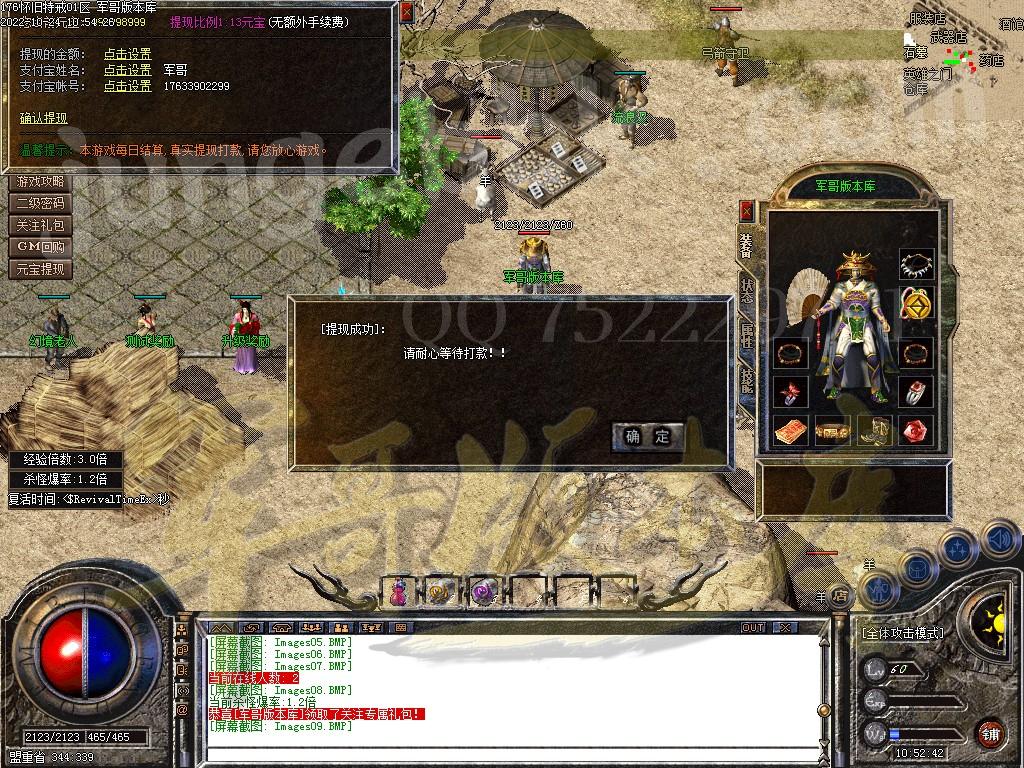Select the golden boots equipment slot
The height and width of the screenshot is (768, 1024).
coord(874,431)
